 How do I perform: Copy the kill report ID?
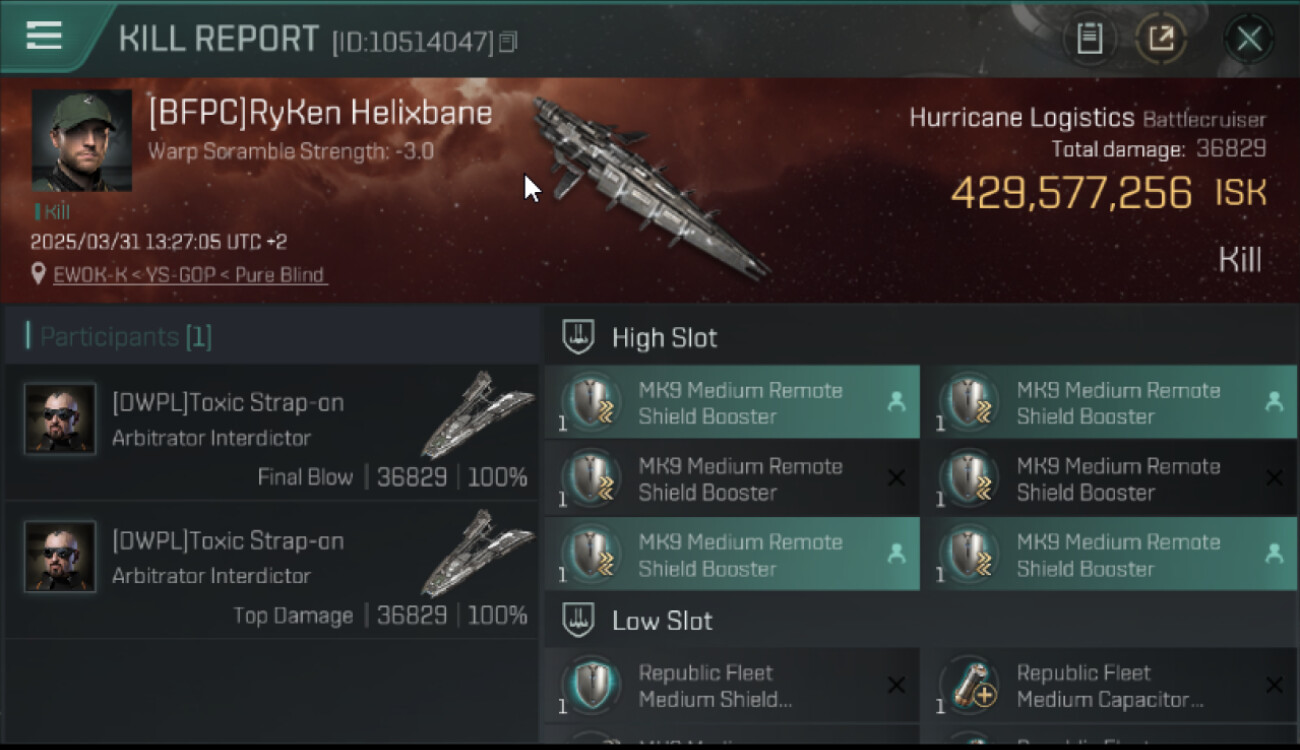tap(508, 42)
